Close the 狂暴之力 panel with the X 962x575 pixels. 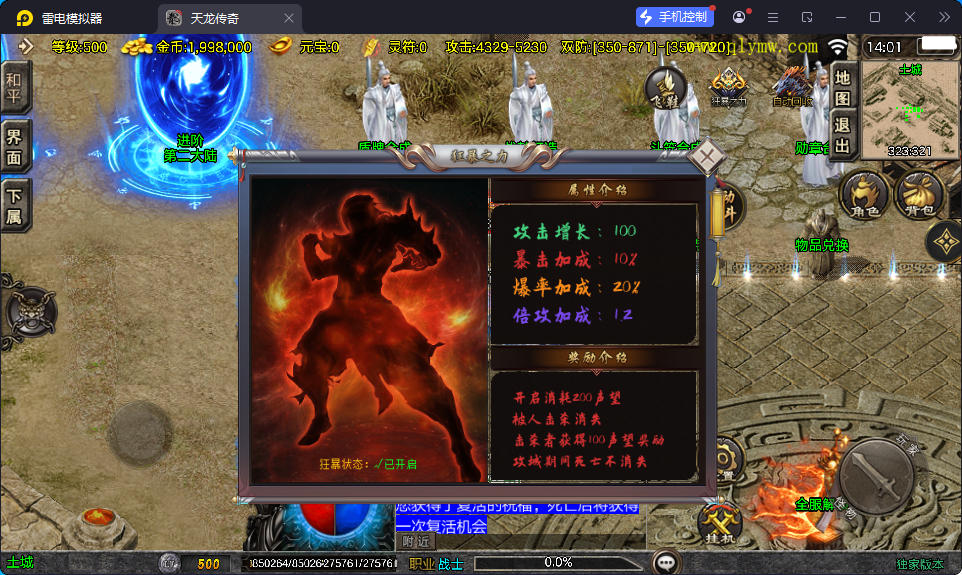[x=707, y=157]
